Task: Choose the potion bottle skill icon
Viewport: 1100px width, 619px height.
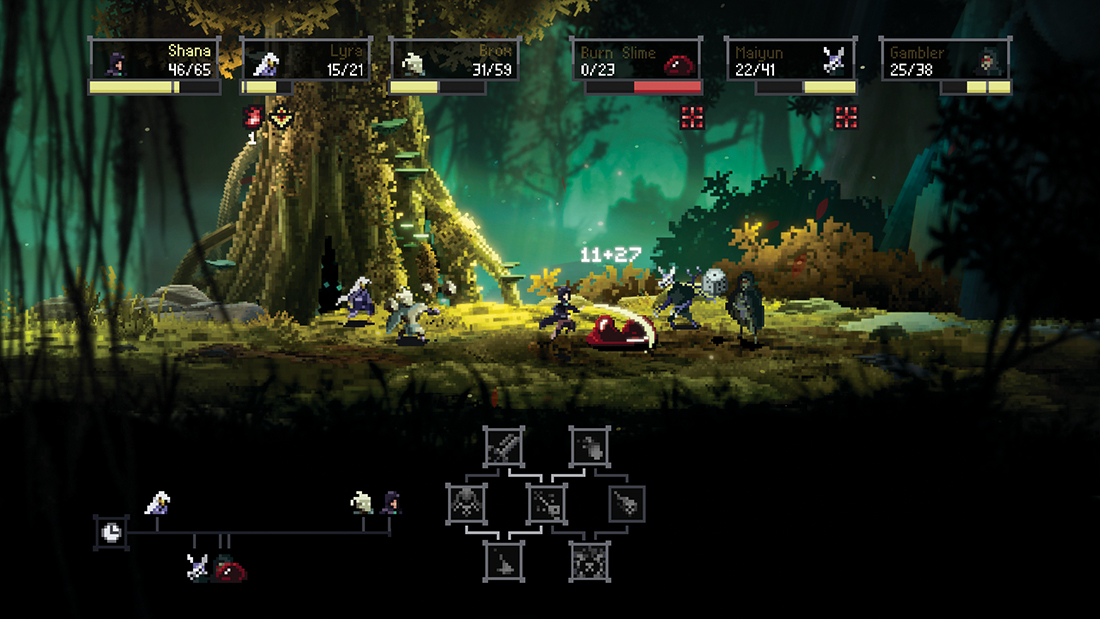Action: coord(590,446)
